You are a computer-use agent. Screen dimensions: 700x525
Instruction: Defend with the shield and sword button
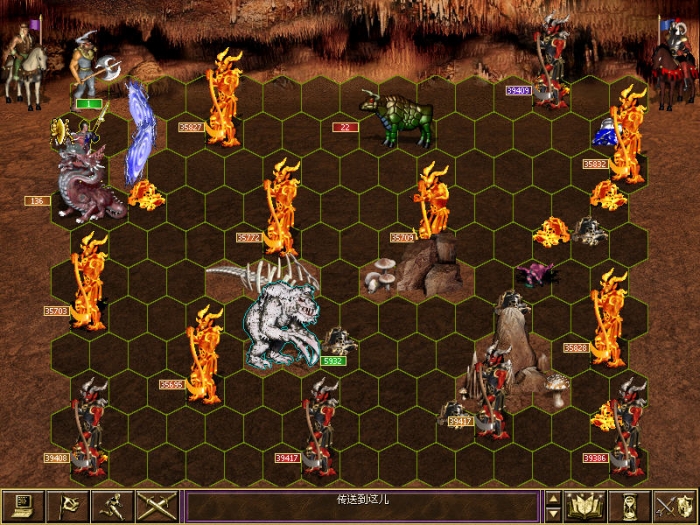tap(675, 506)
